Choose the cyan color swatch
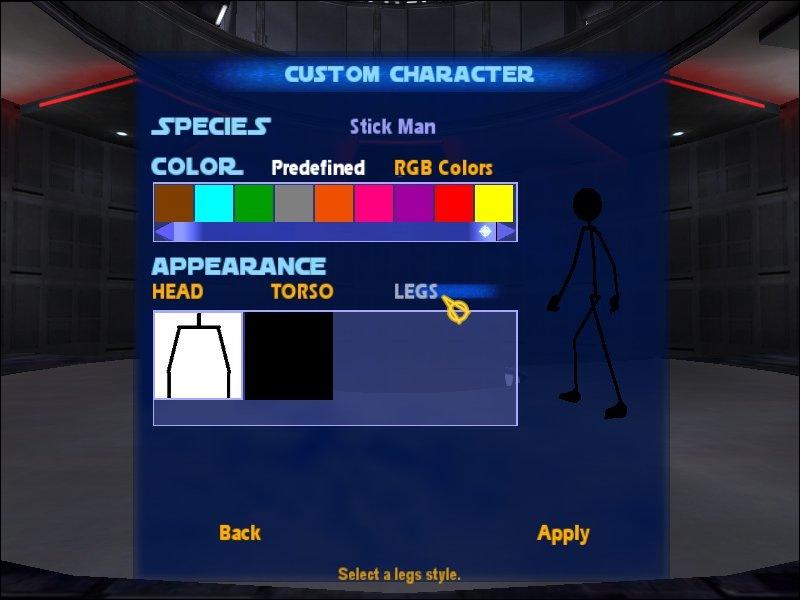This screenshot has height=600, width=800. coord(214,203)
